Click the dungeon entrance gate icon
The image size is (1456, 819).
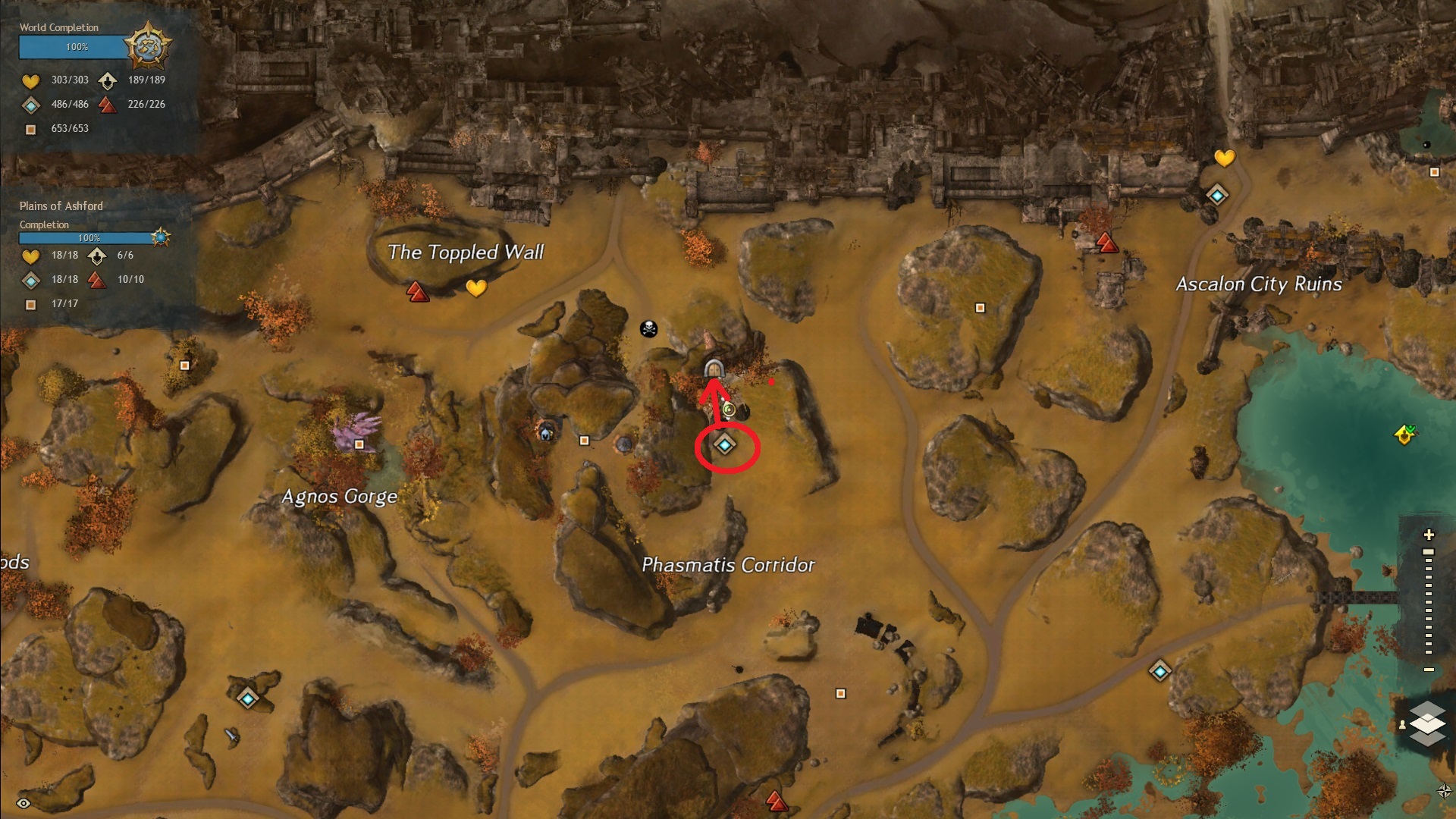(x=714, y=369)
